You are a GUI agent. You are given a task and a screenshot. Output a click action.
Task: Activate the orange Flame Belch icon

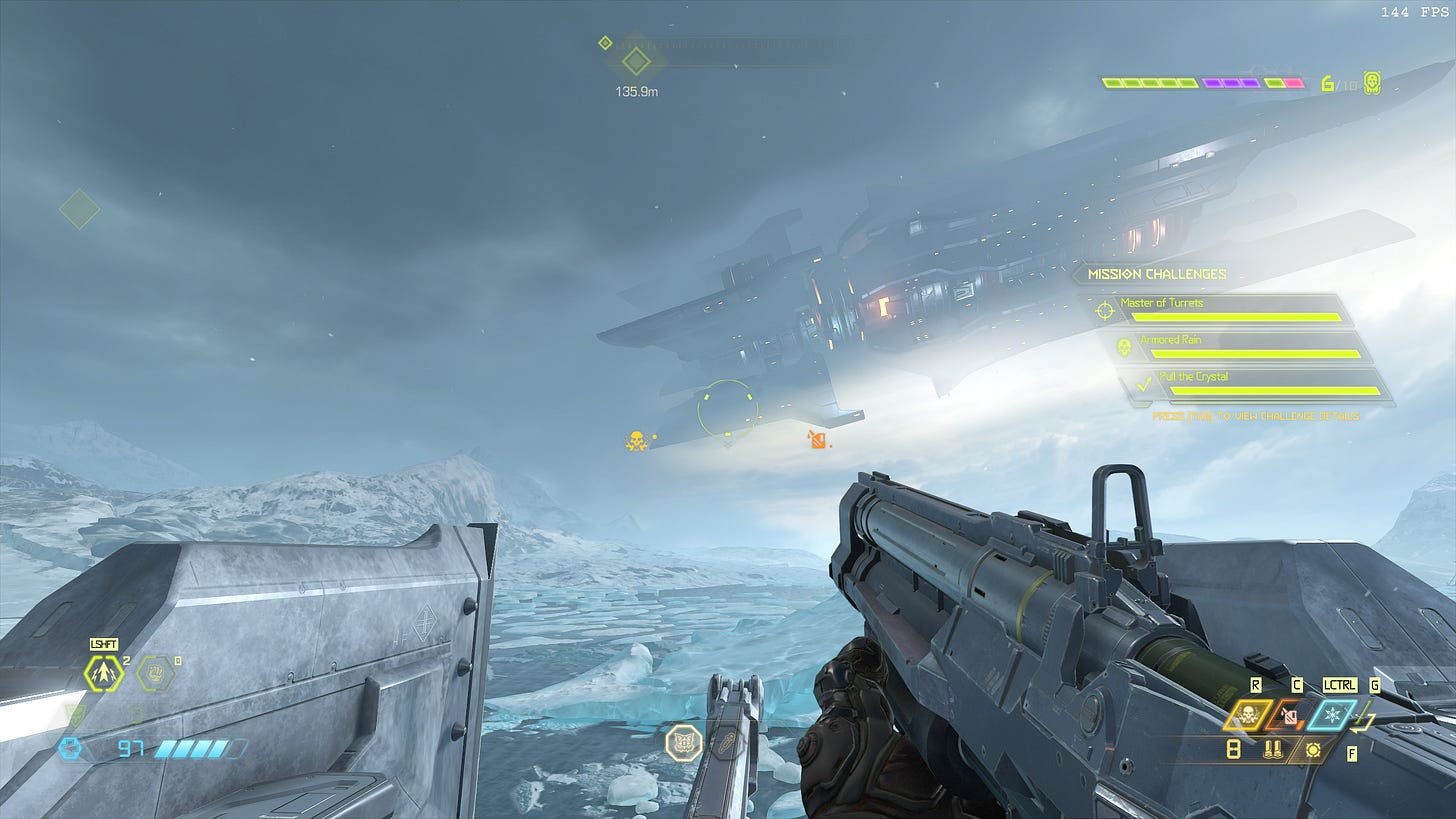[x=1290, y=716]
